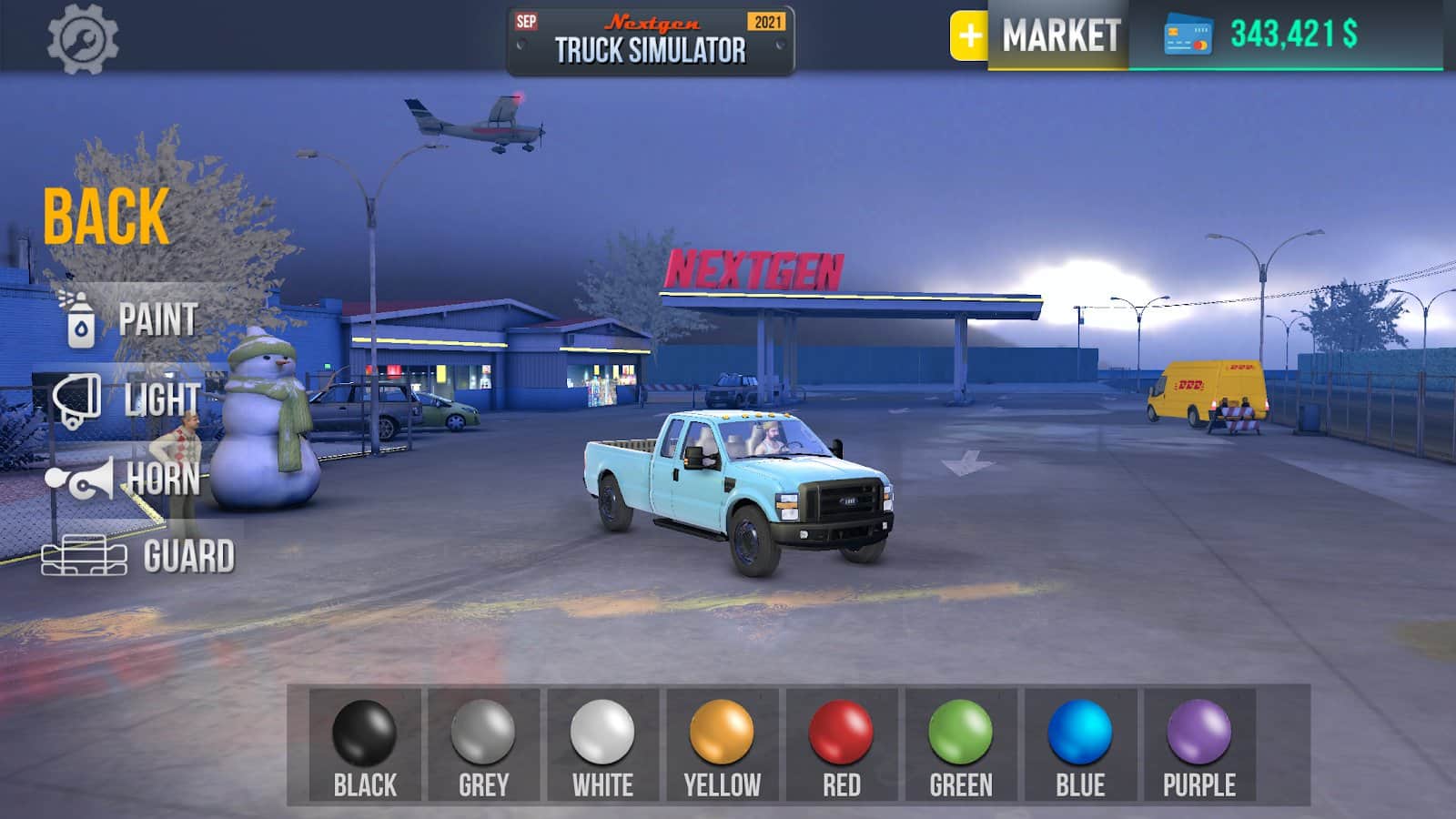This screenshot has width=1456, height=819.
Task: Apply the purple paint swatch
Action: (1199, 744)
